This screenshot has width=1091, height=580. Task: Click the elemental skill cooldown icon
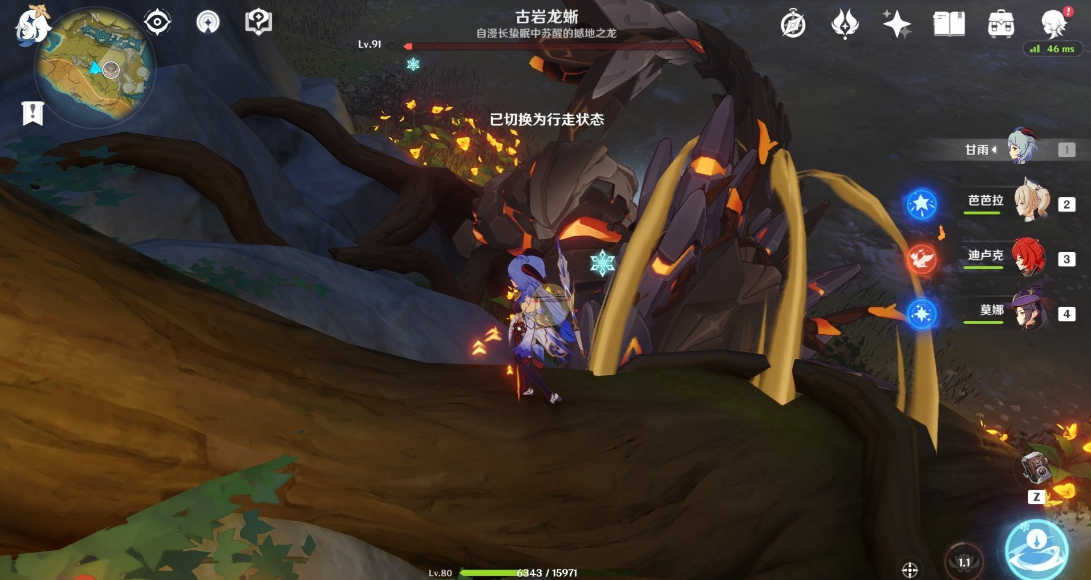click(x=964, y=562)
